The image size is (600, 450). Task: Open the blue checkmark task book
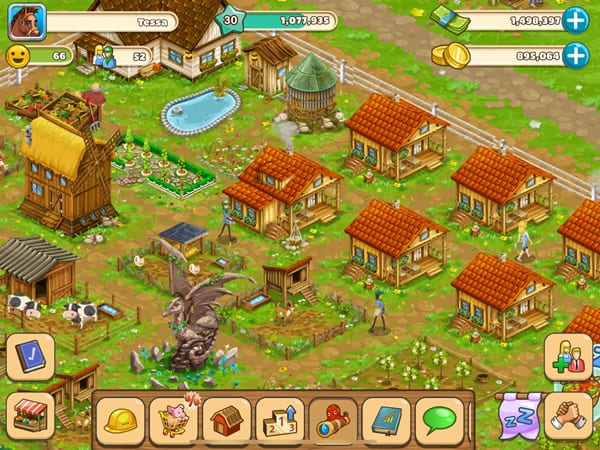point(30,356)
